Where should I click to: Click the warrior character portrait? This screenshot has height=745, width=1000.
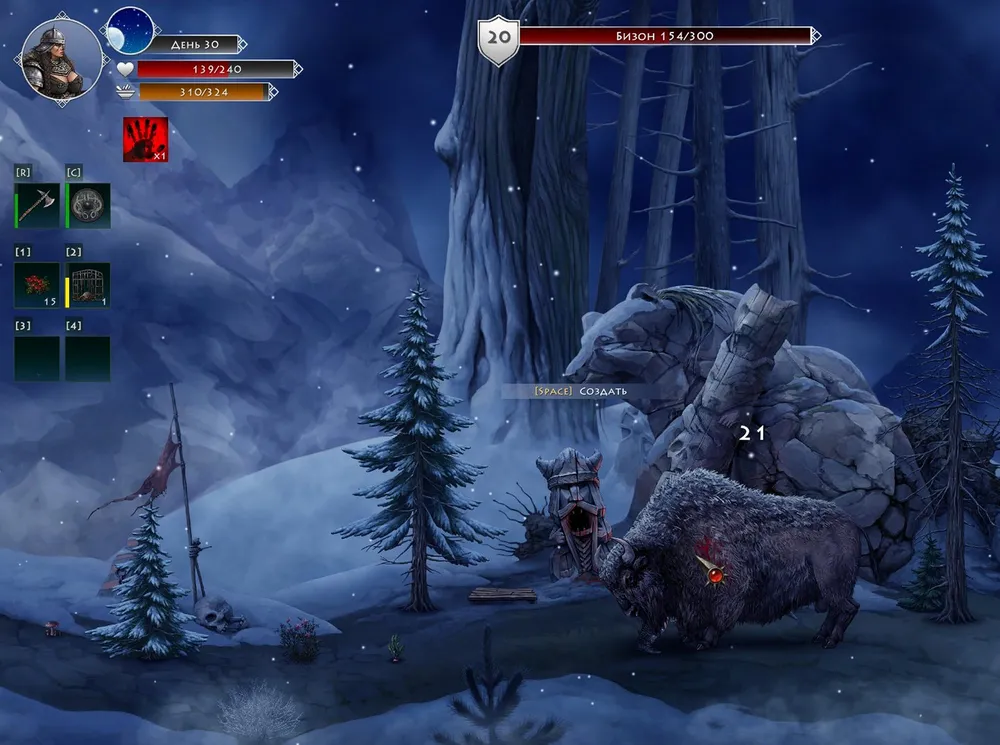(61, 59)
